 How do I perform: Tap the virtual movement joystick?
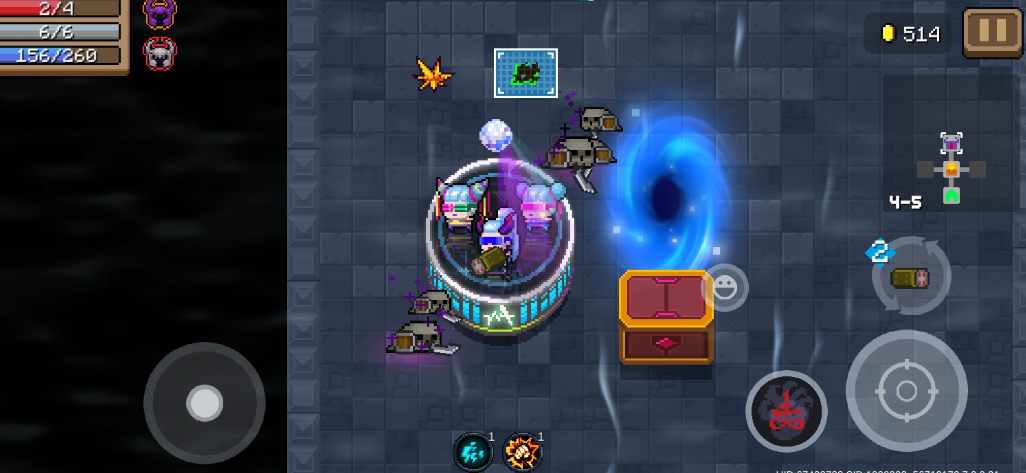[x=204, y=403]
